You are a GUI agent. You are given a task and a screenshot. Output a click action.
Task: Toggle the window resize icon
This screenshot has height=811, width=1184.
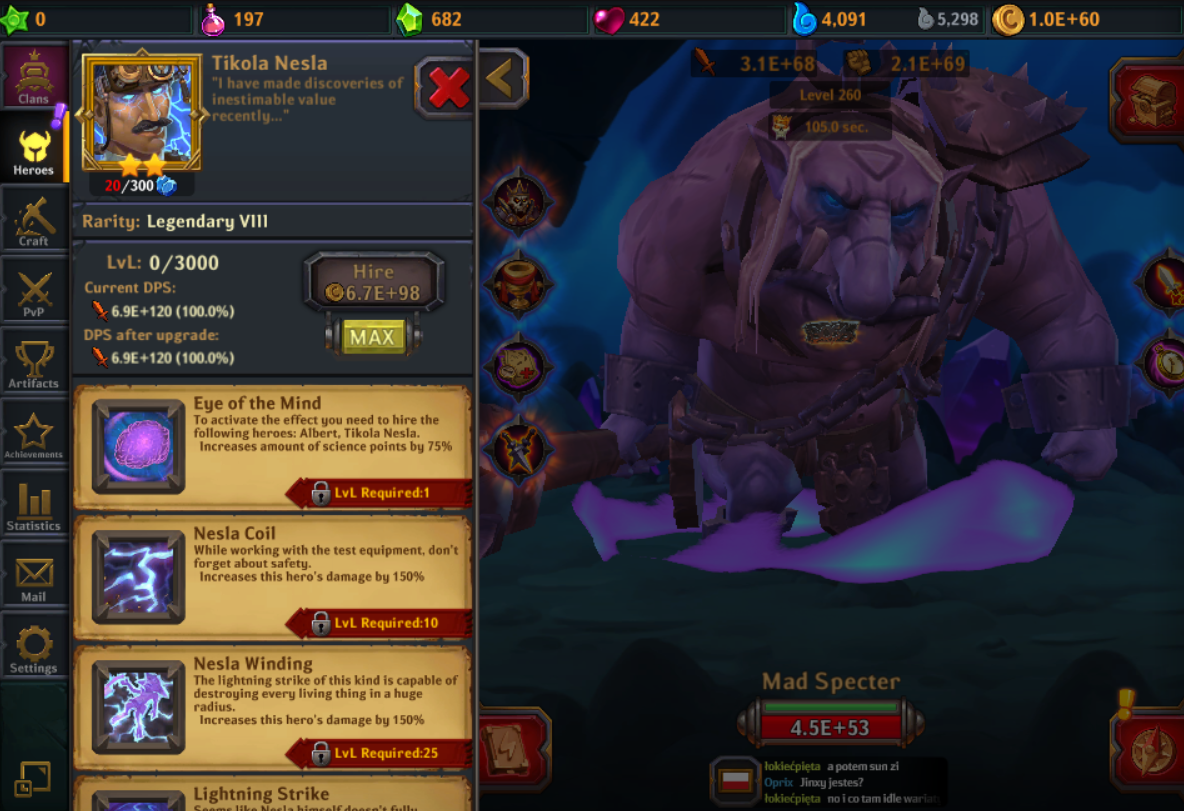33,779
